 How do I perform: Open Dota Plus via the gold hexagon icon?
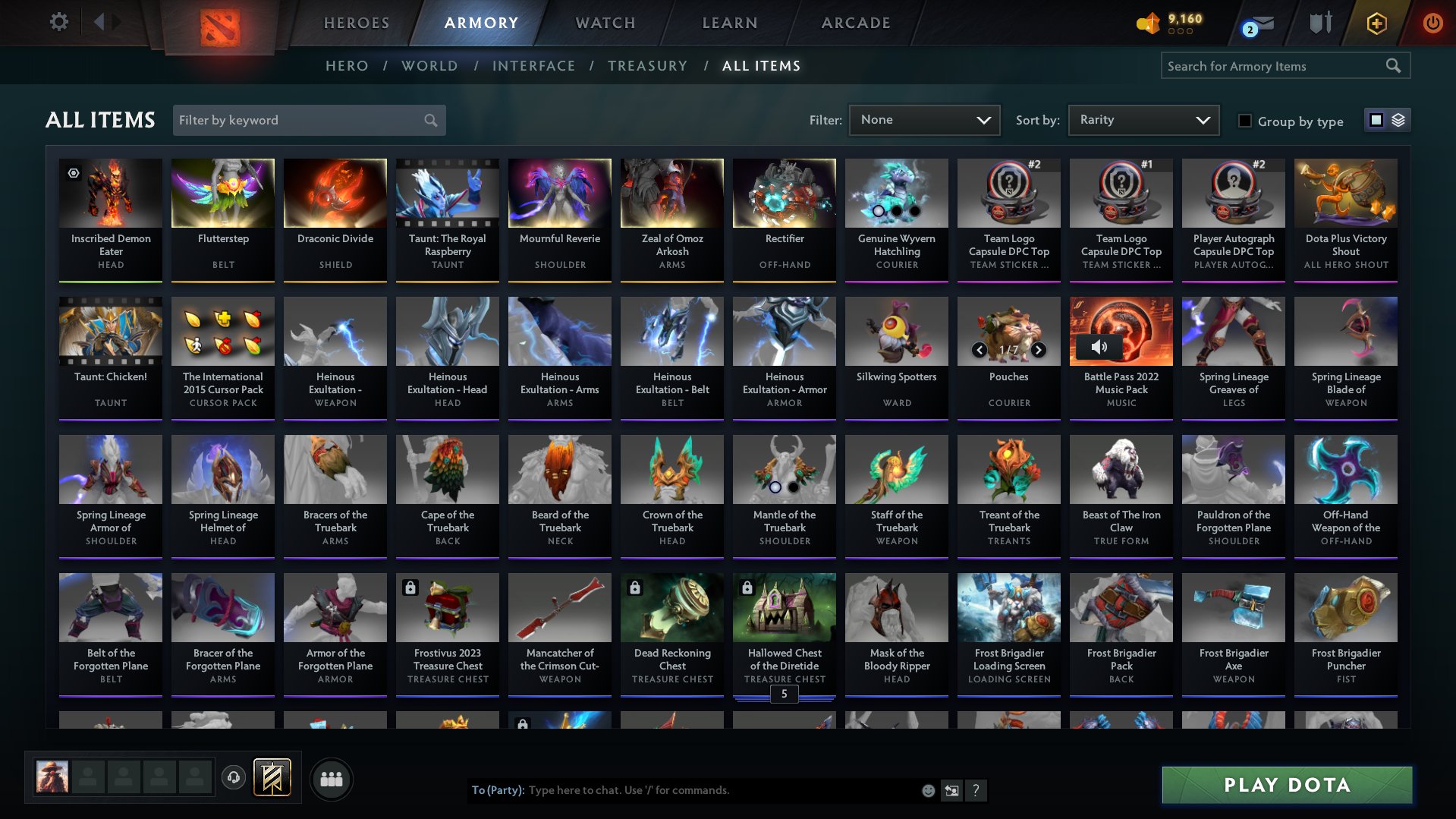pos(1376,23)
